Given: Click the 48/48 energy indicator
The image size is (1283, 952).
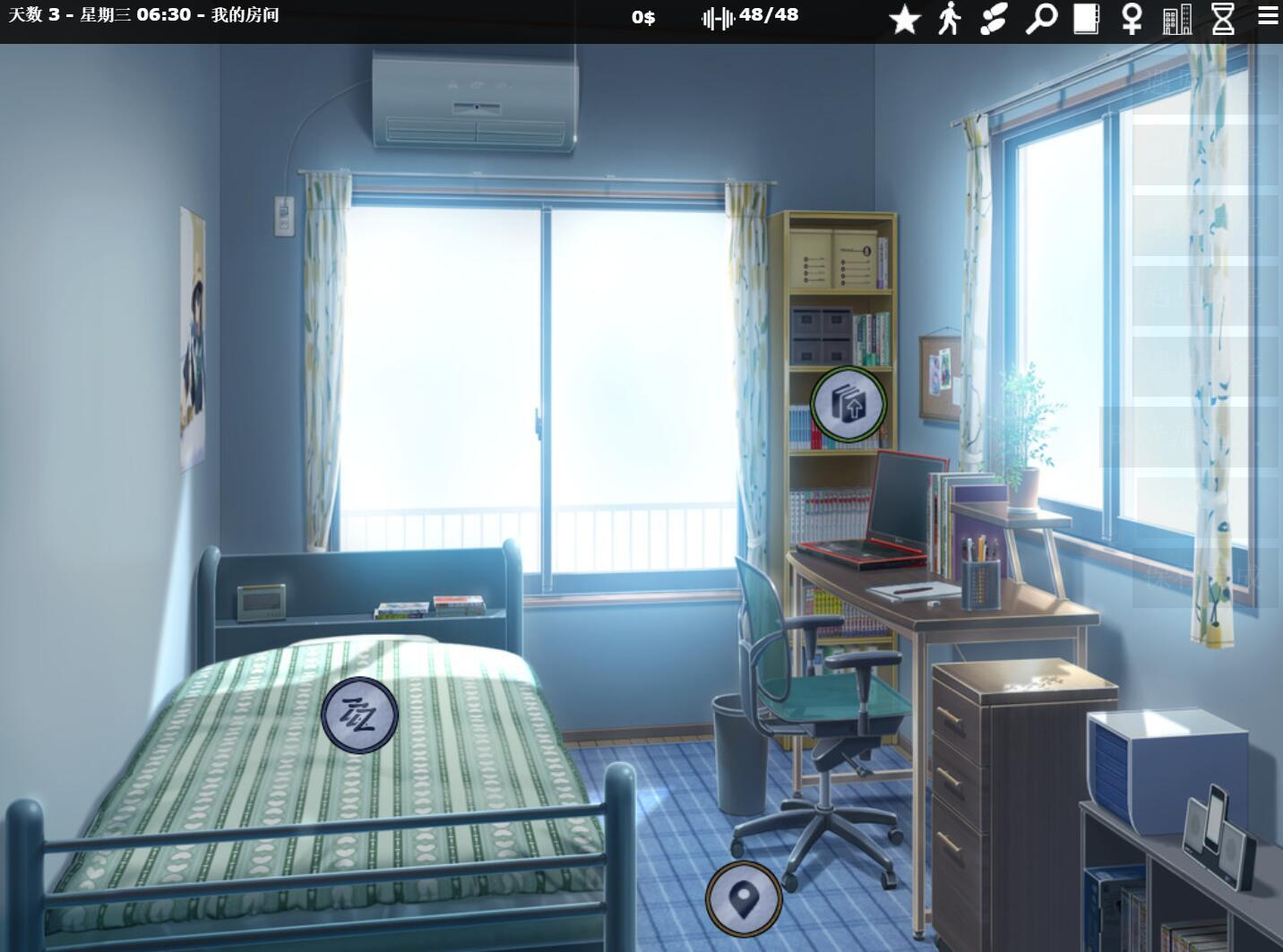Looking at the screenshot, I should click(x=771, y=15).
